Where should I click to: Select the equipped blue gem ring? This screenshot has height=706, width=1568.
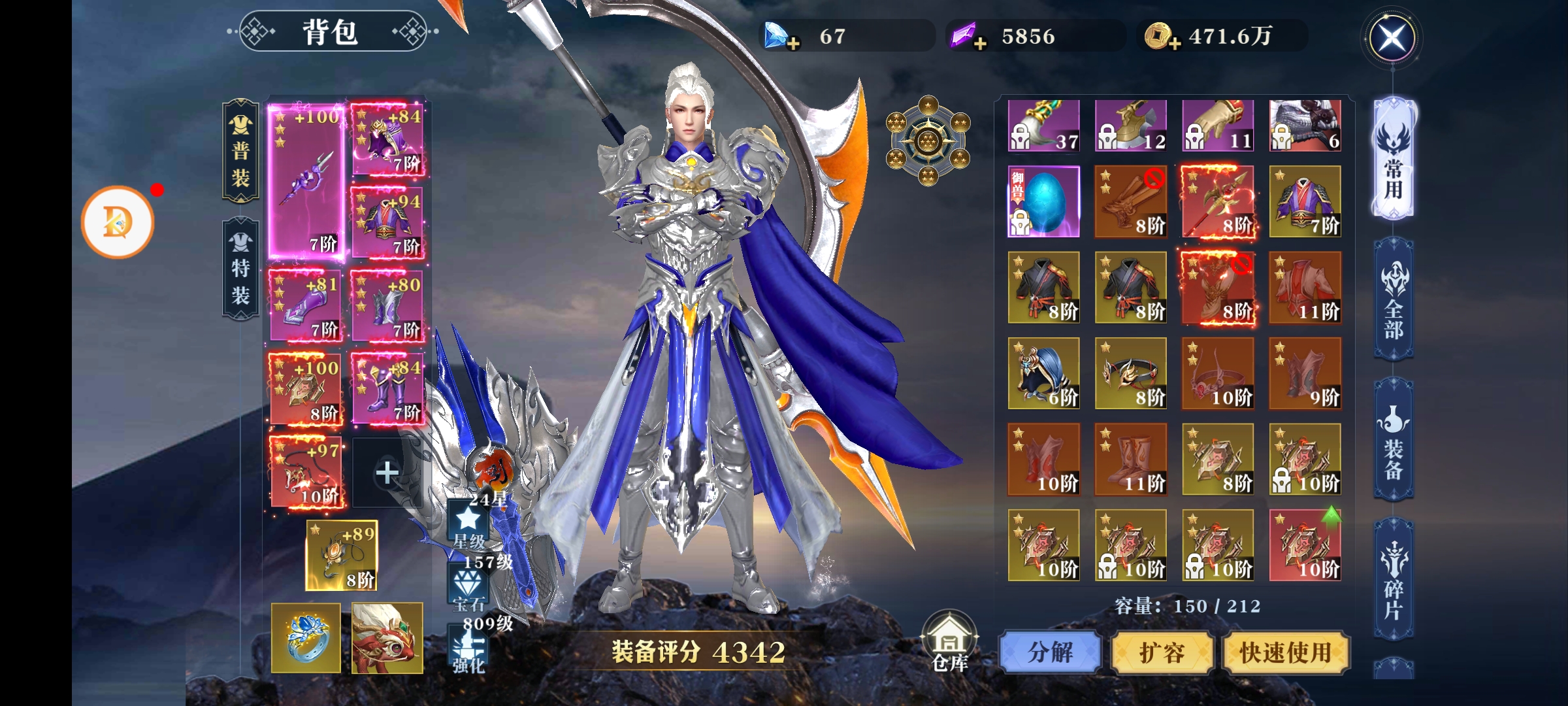coord(306,638)
